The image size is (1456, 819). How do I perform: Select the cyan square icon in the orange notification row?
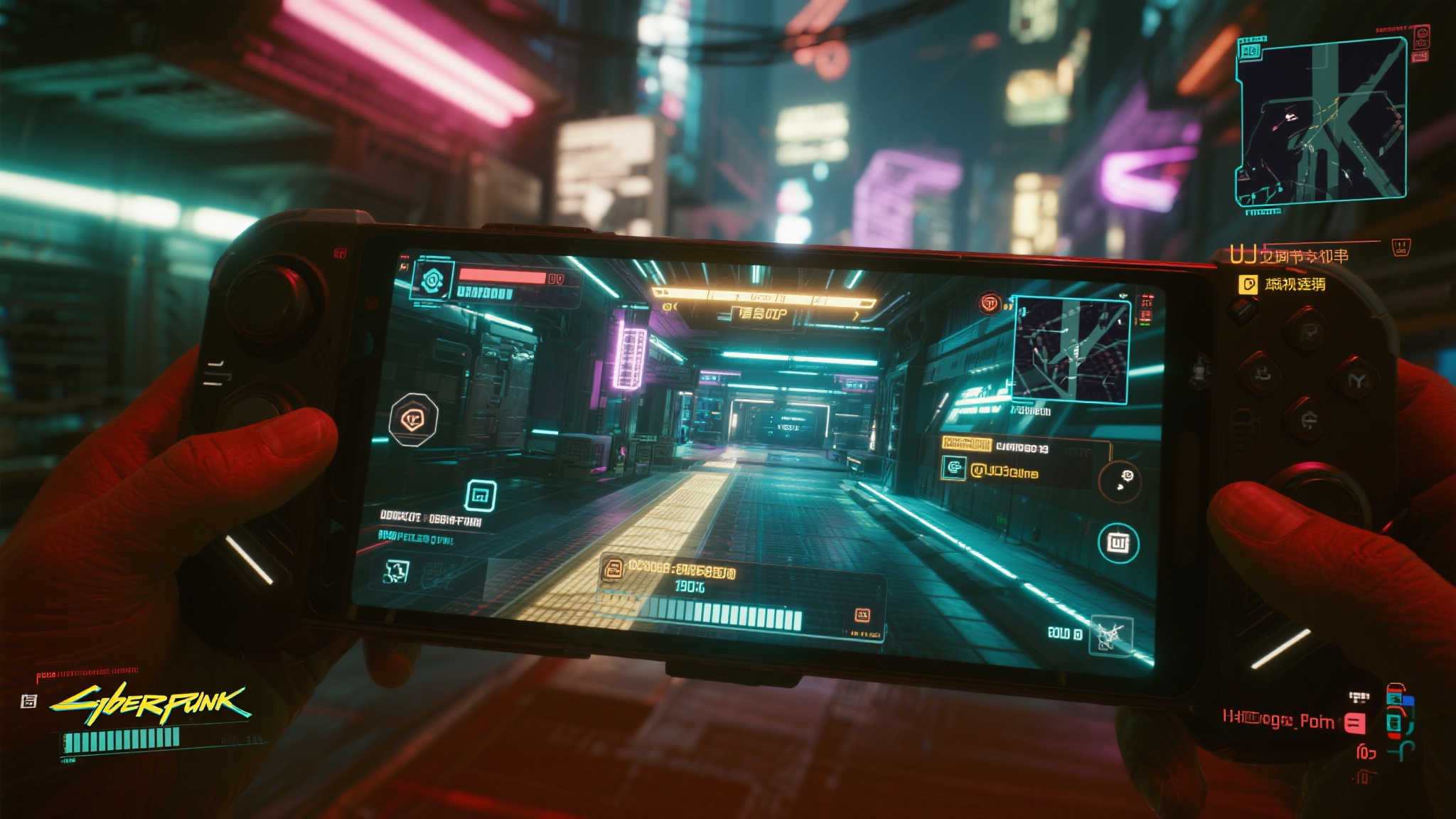click(x=953, y=468)
